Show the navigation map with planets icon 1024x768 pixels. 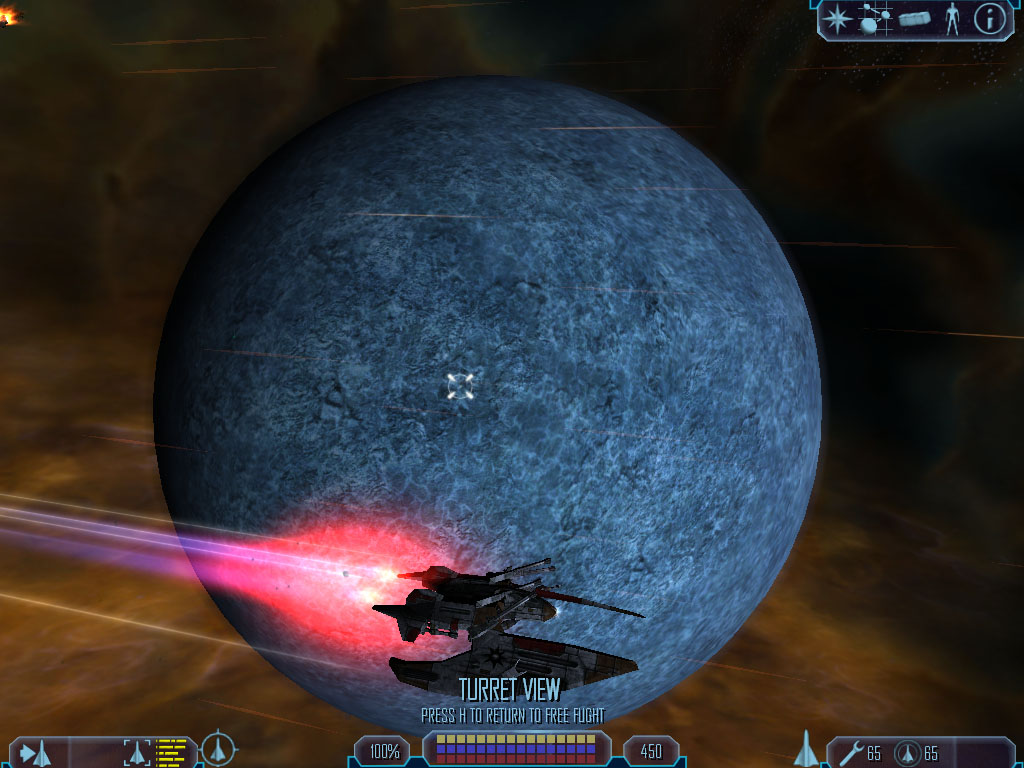click(875, 19)
